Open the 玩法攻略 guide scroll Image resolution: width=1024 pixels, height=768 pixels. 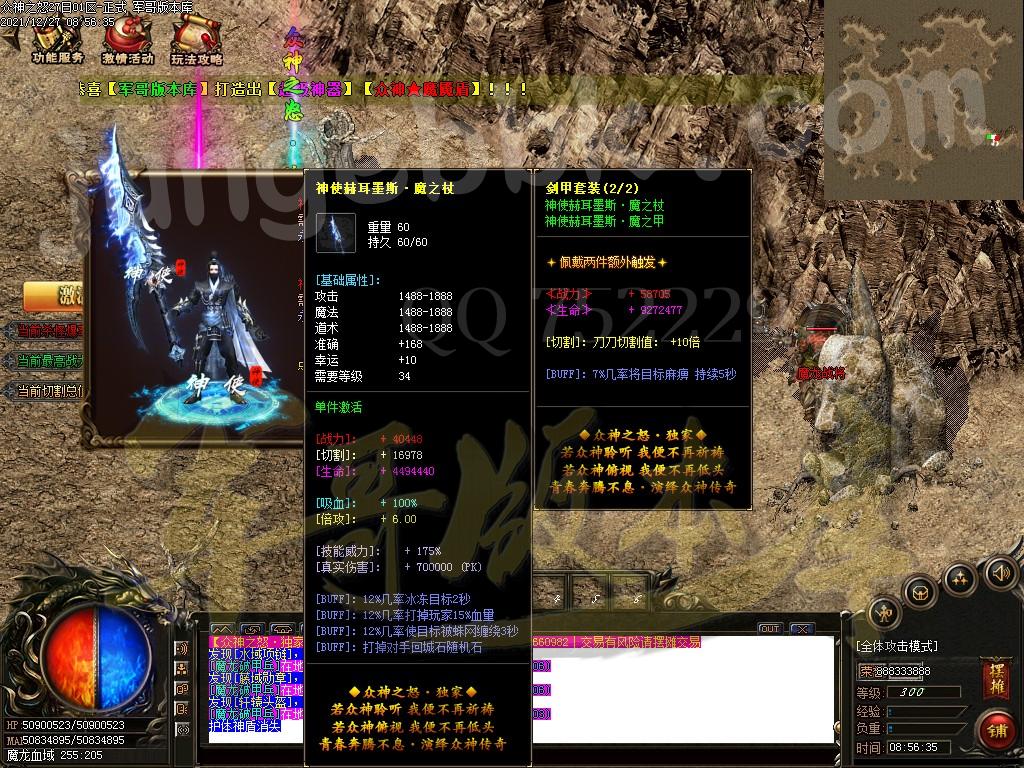tap(196, 42)
